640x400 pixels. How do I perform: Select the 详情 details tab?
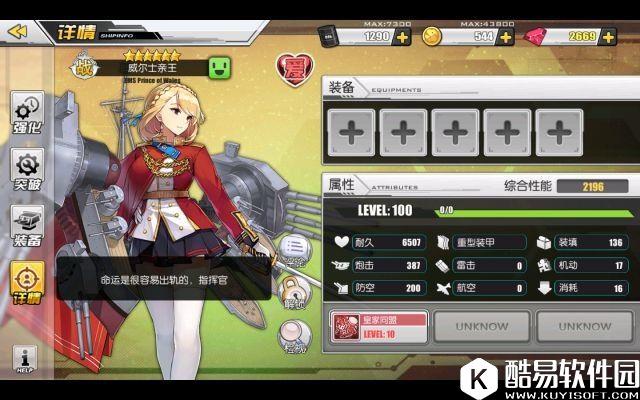click(27, 283)
